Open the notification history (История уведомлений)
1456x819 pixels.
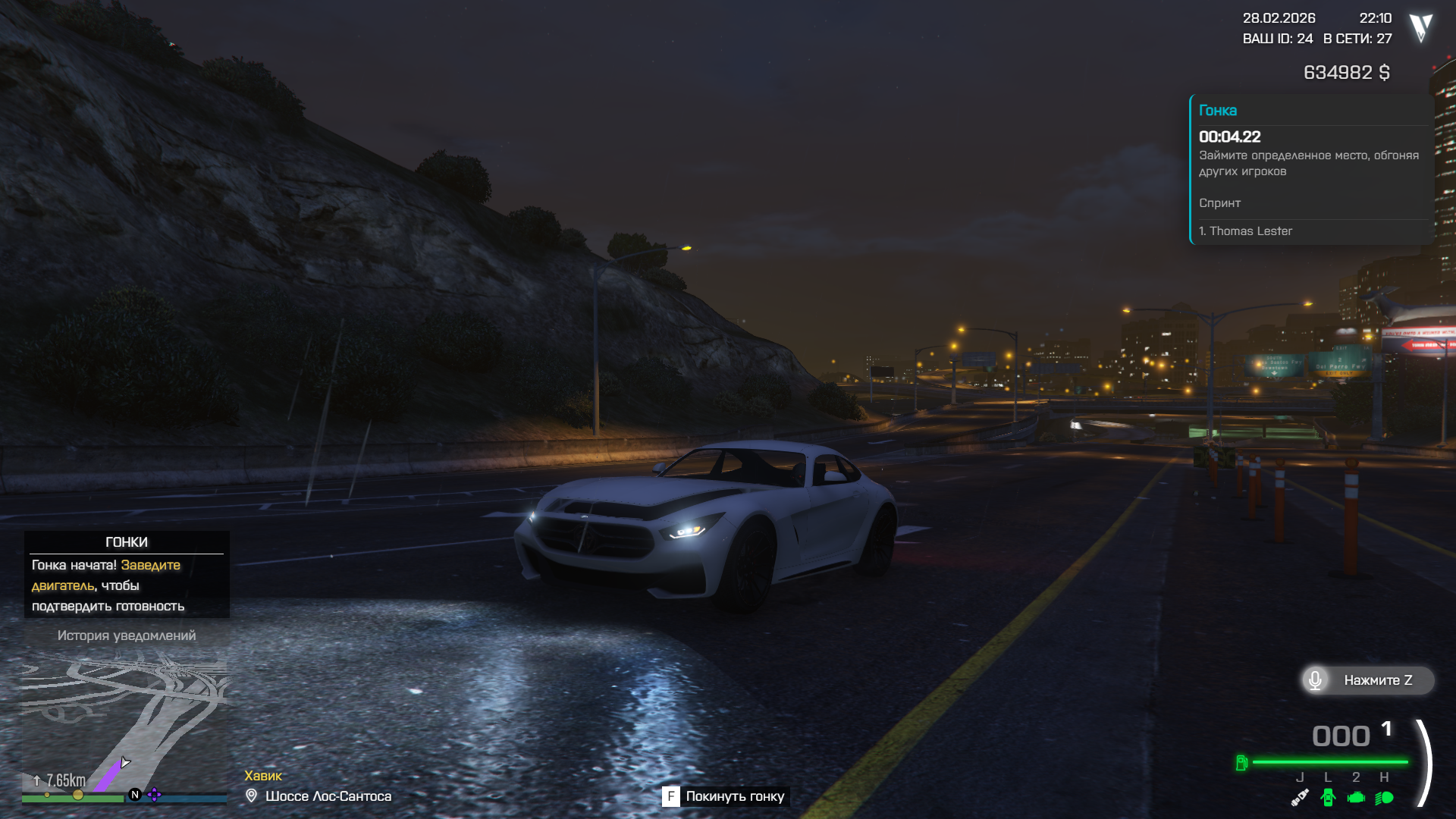tap(127, 635)
